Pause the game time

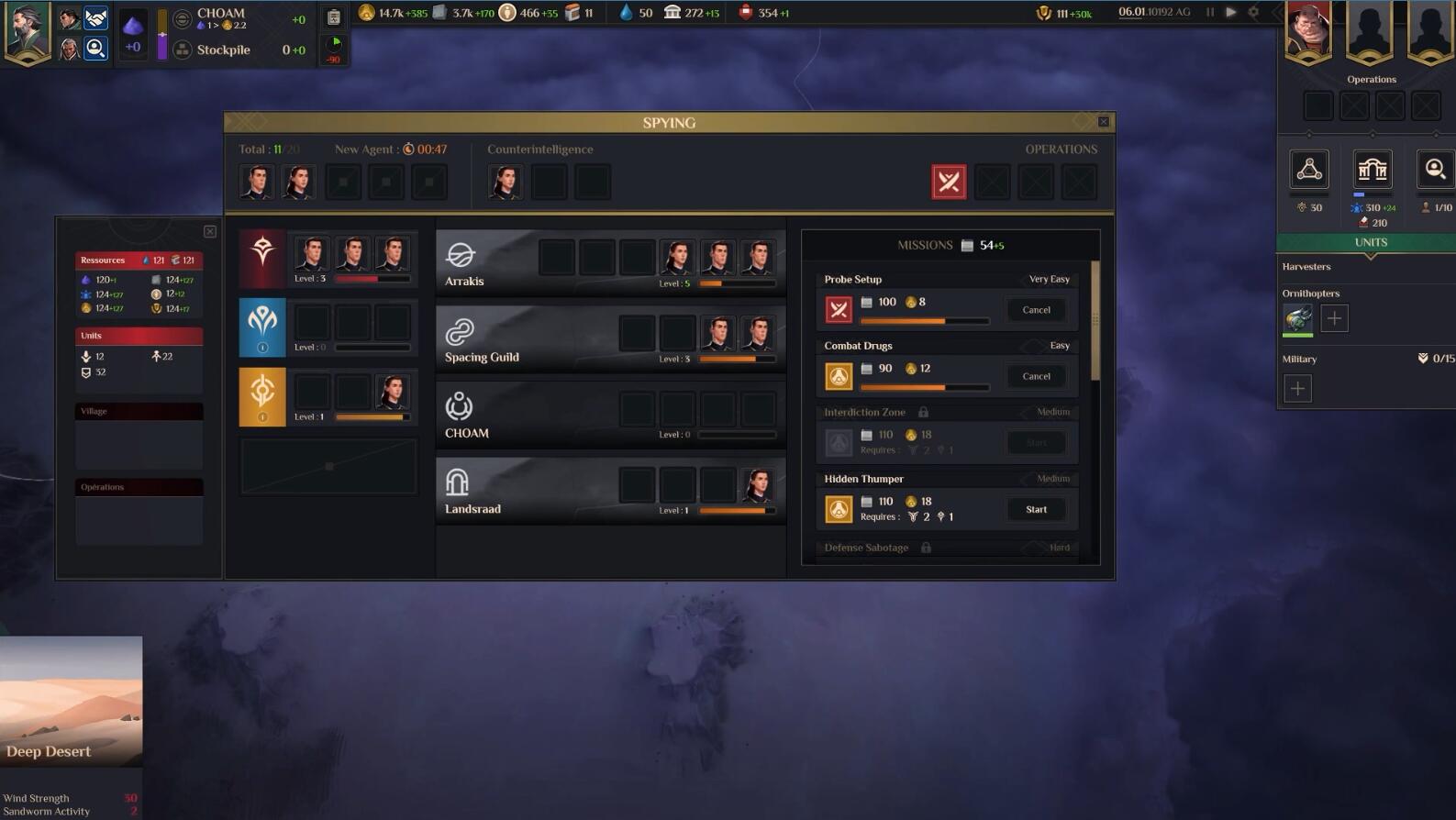click(1210, 13)
